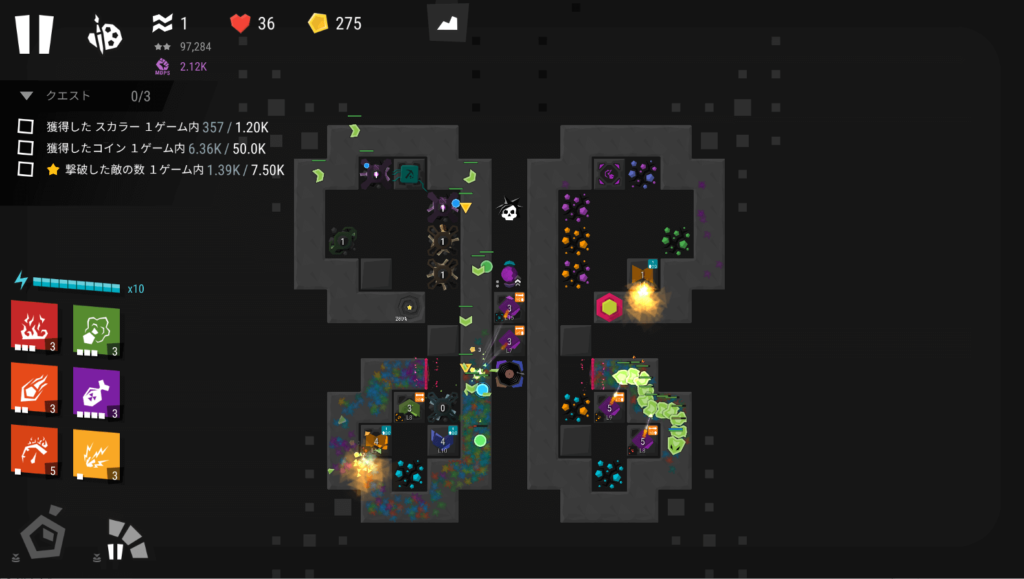Activate the red flames ability
Screen dimensions: 1024x579
(34, 327)
